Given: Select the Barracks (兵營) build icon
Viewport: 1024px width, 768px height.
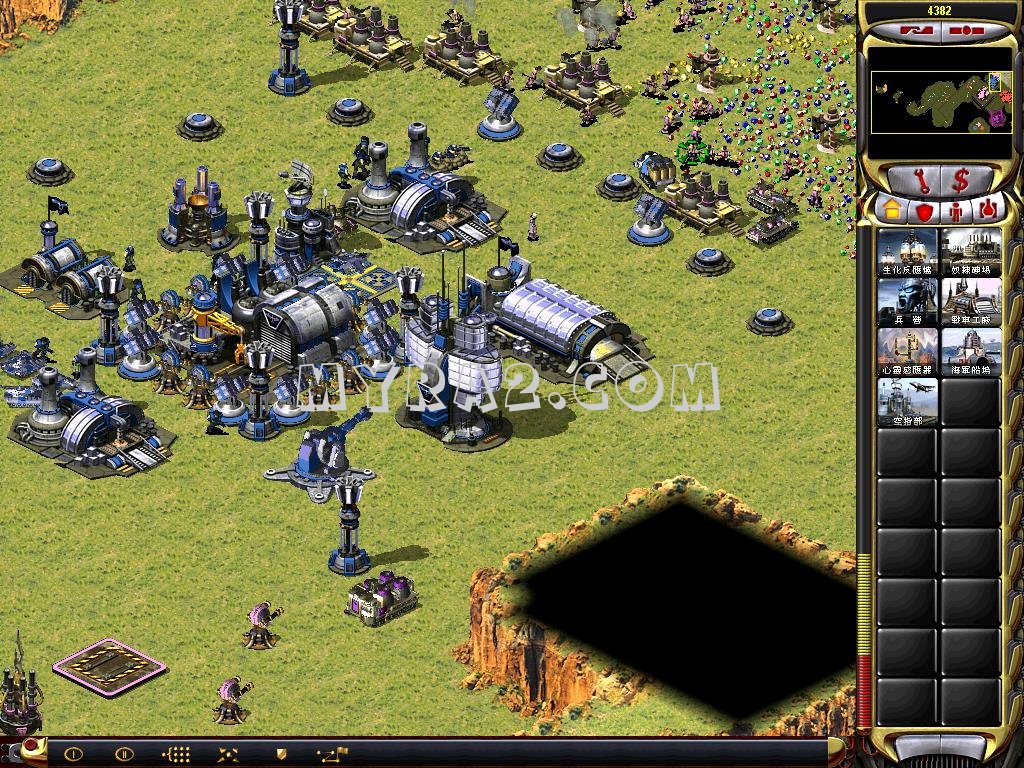Looking at the screenshot, I should (x=908, y=302).
